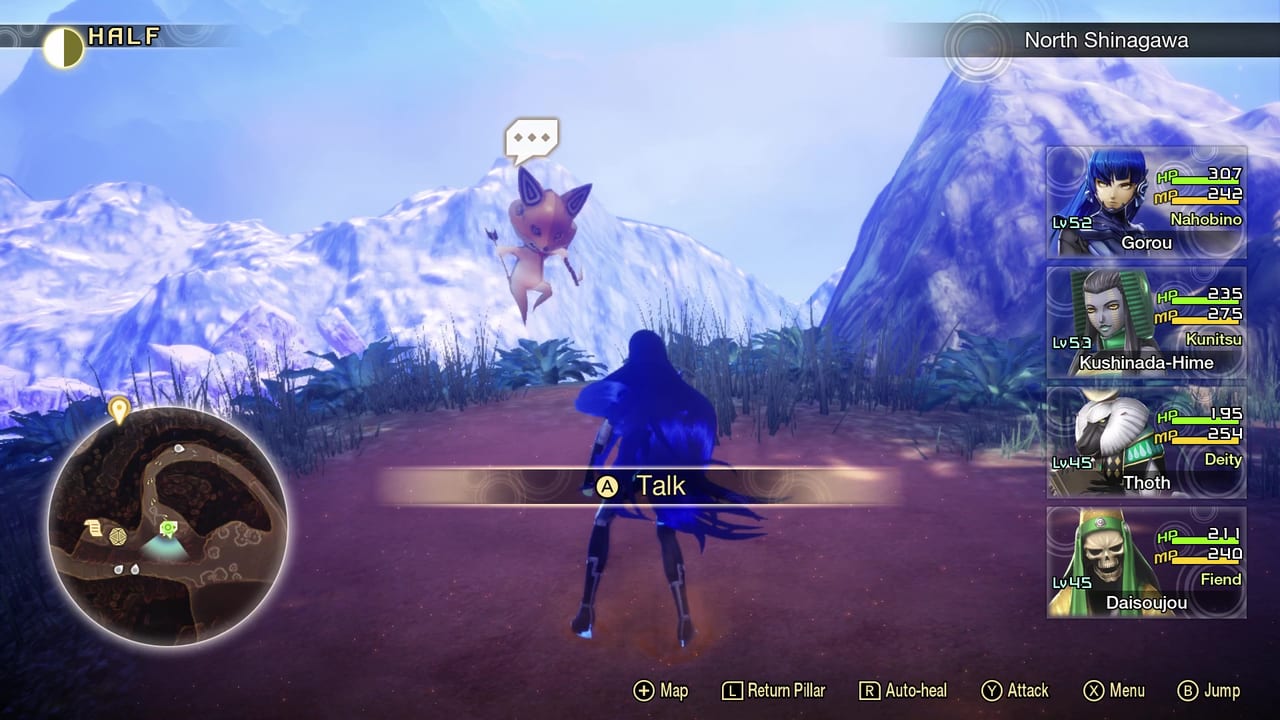This screenshot has width=1280, height=720.
Task: Open the circular minimap
Action: [x=167, y=524]
